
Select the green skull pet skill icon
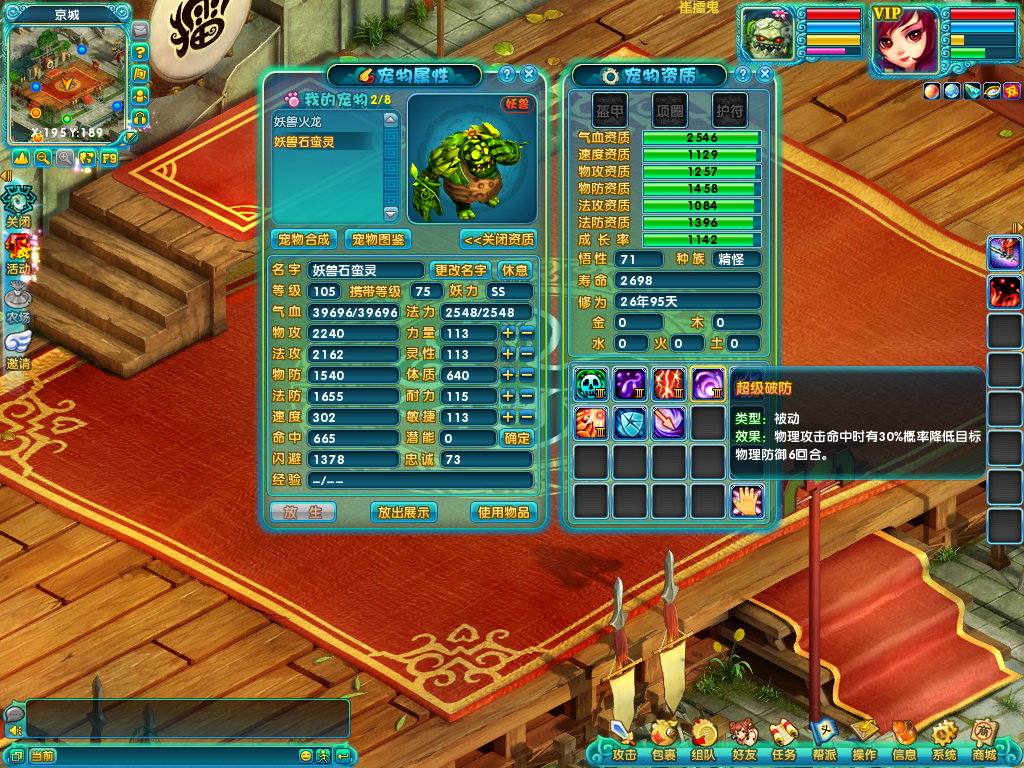pyautogui.click(x=591, y=383)
